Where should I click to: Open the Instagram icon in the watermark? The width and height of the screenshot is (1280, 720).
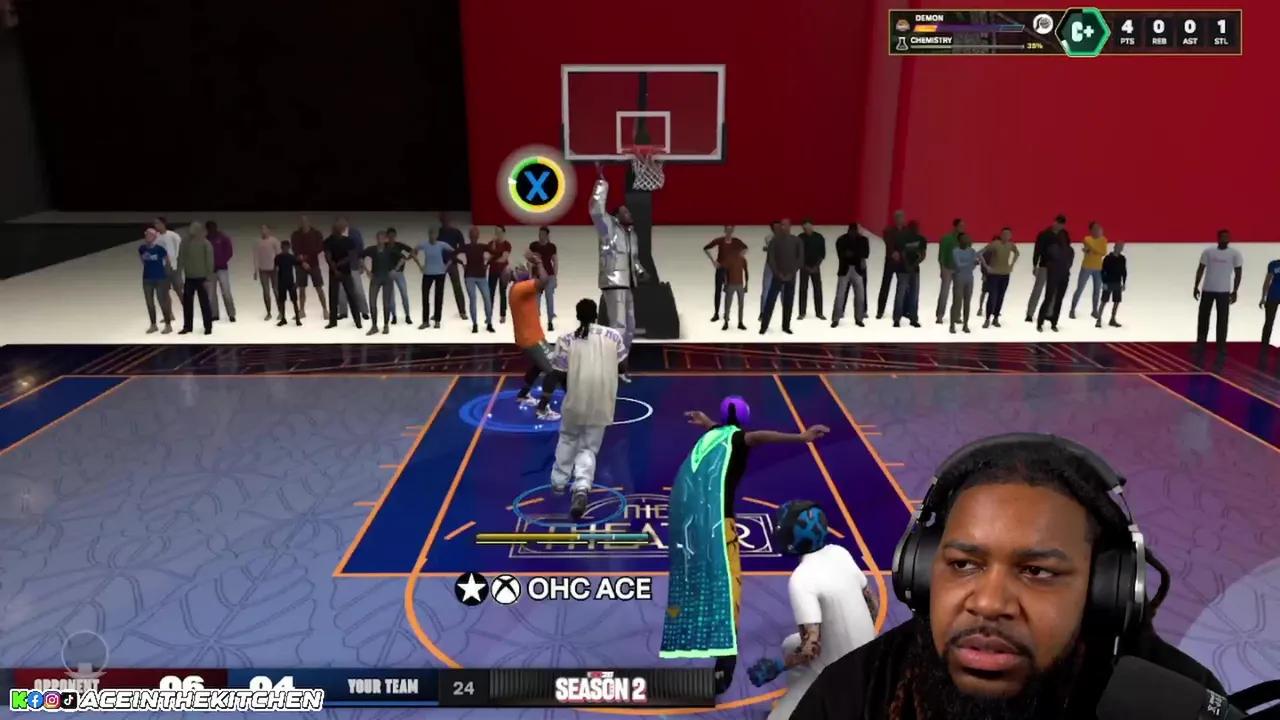coord(52,700)
